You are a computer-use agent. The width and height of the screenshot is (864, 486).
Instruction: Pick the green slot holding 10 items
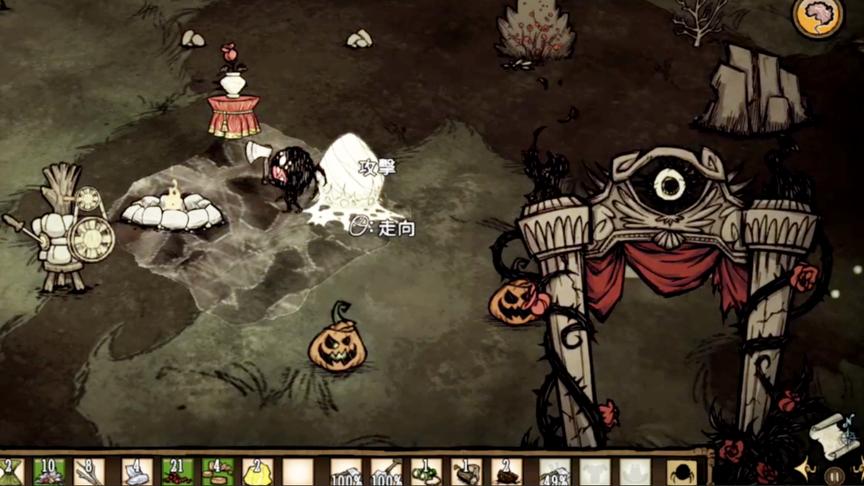pyautogui.click(x=49, y=472)
